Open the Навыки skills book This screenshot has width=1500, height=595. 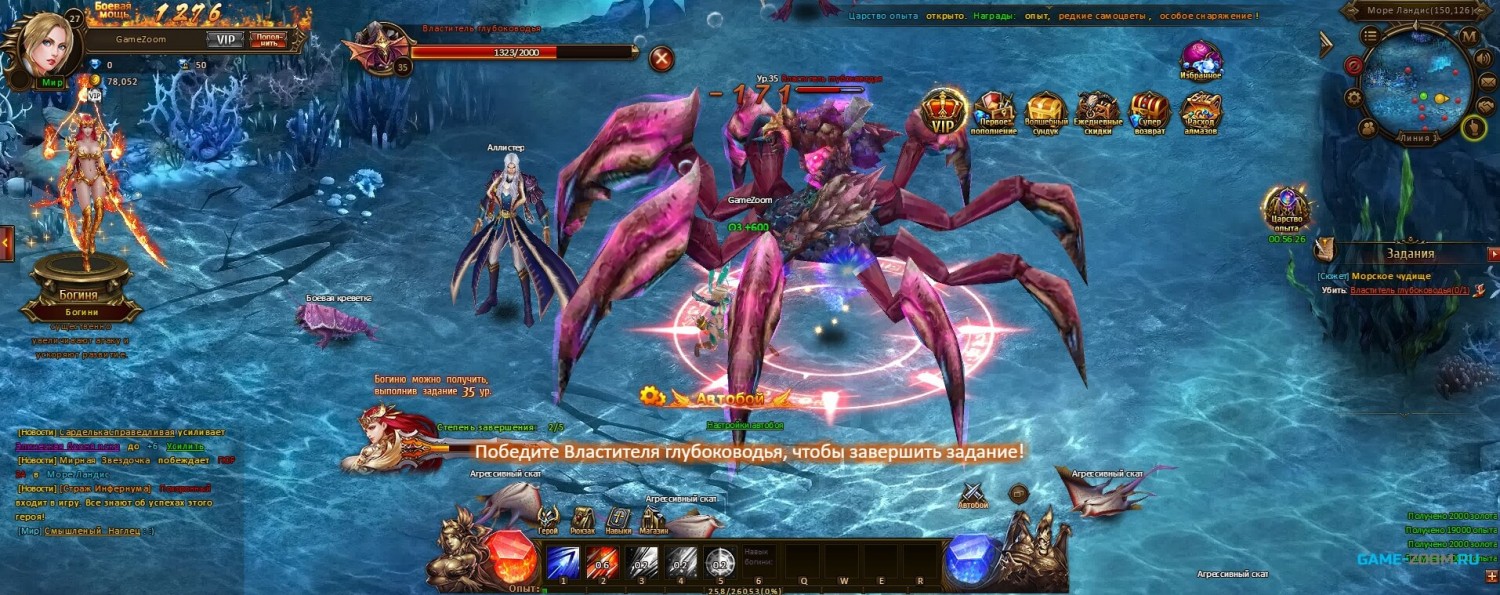618,518
